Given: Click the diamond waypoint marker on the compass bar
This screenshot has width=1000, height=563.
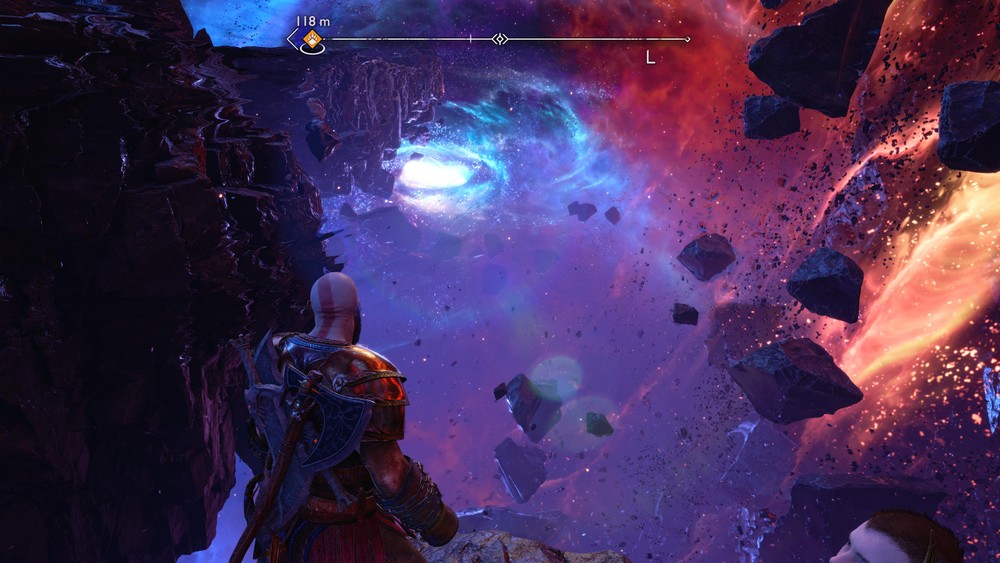Looking at the screenshot, I should (500, 39).
